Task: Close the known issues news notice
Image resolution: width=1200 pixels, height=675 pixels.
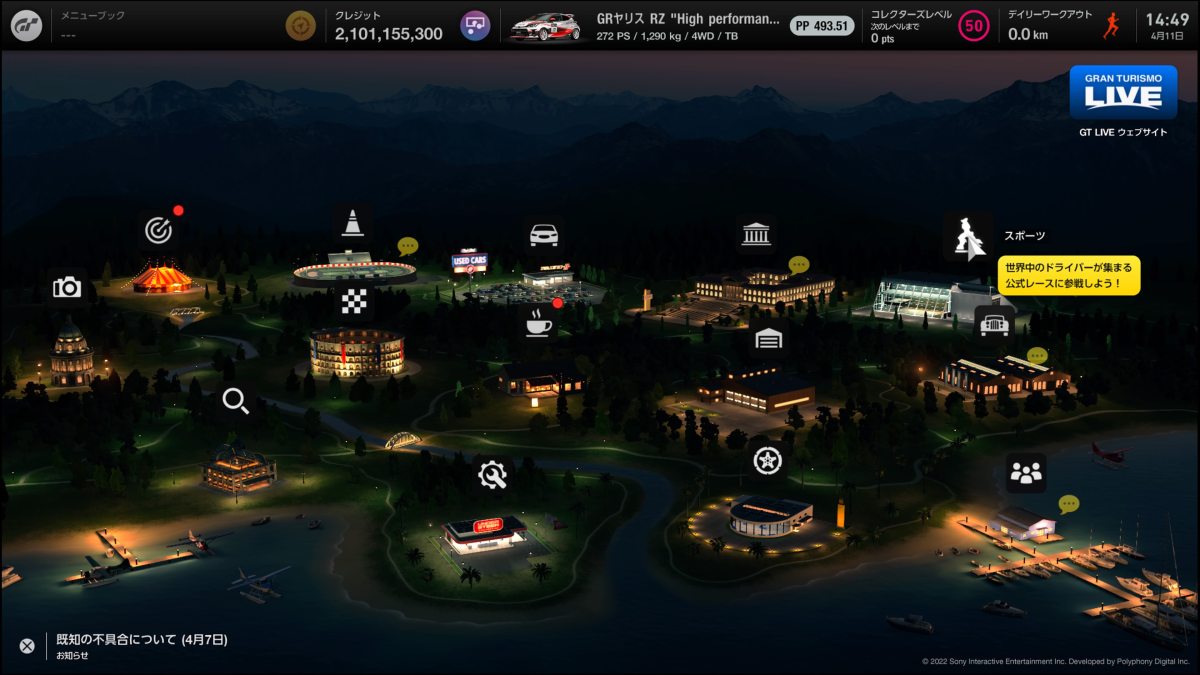Action: tap(27, 646)
